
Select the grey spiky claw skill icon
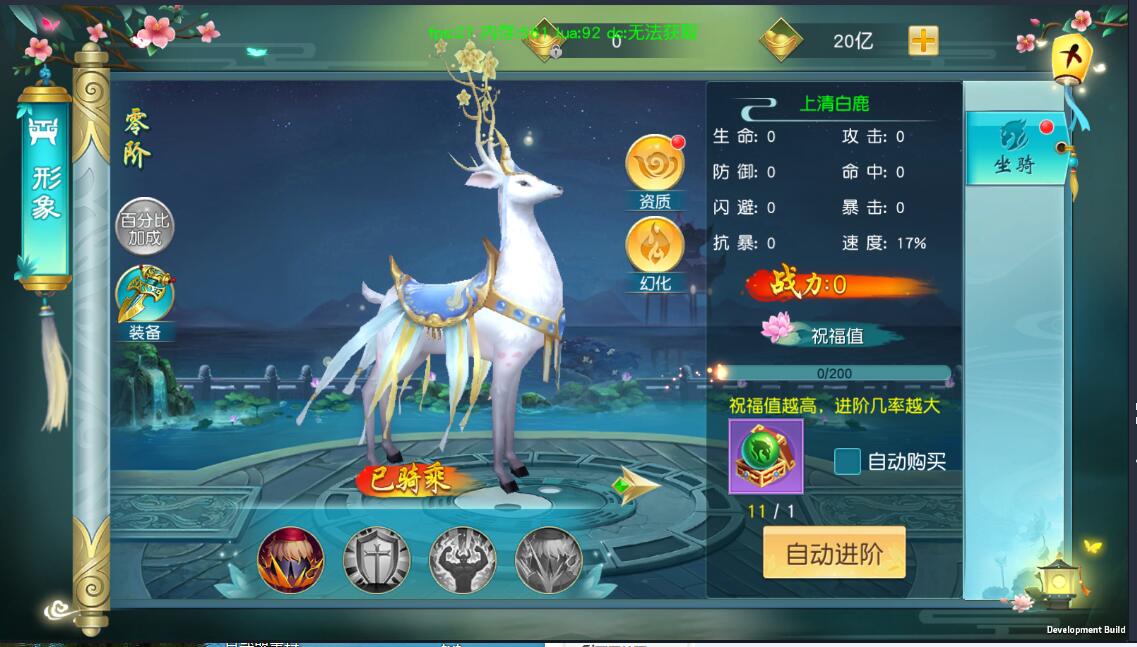(x=549, y=560)
